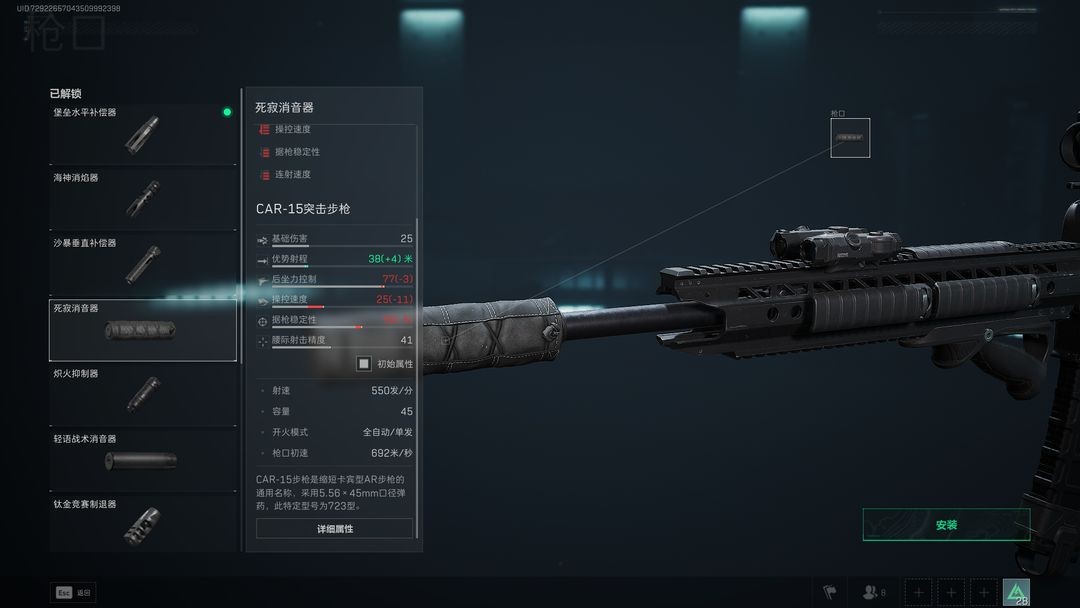Click the 枪口 muzzle slot on the weapon

pos(850,138)
